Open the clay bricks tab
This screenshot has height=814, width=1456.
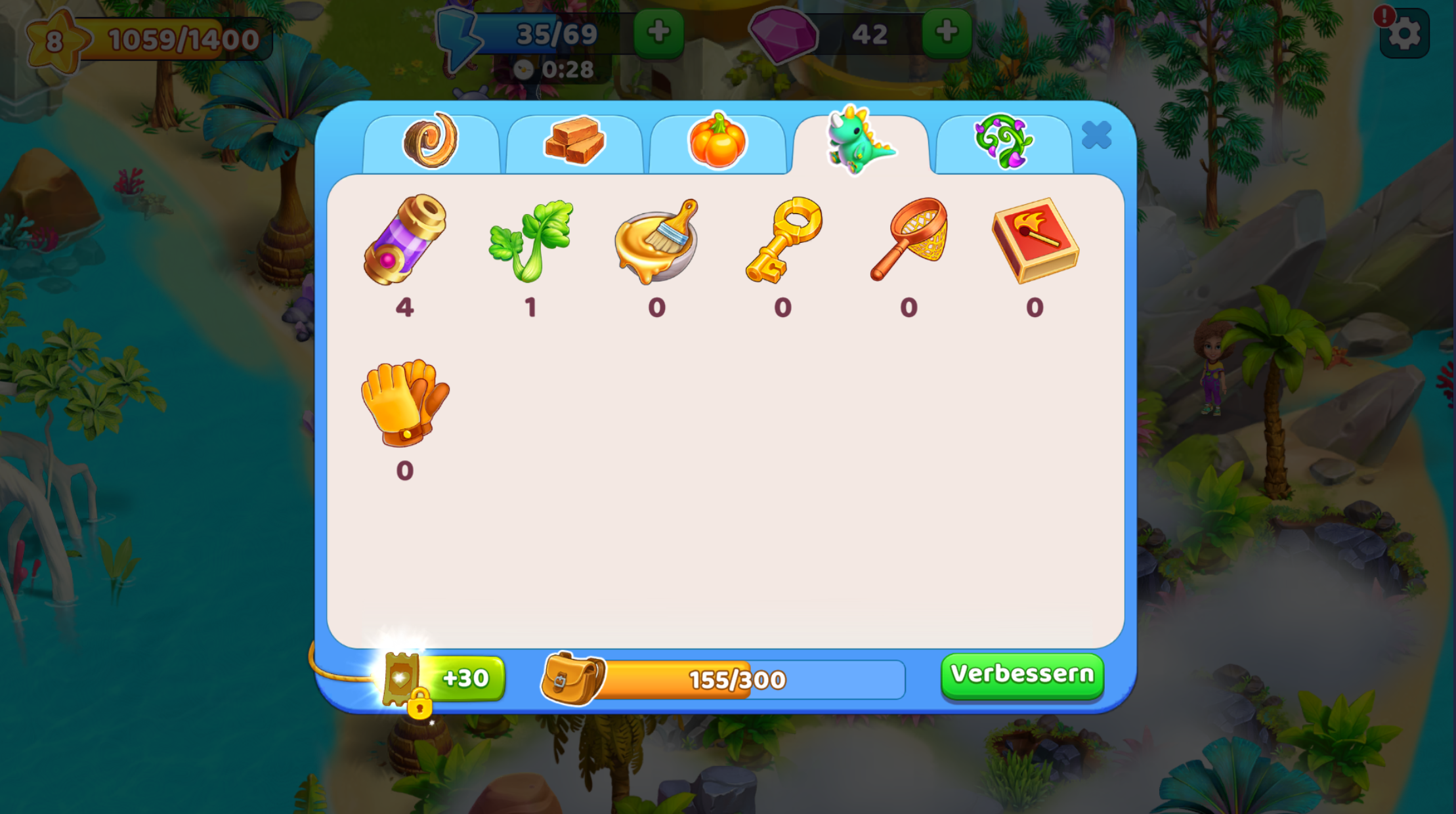pyautogui.click(x=574, y=142)
